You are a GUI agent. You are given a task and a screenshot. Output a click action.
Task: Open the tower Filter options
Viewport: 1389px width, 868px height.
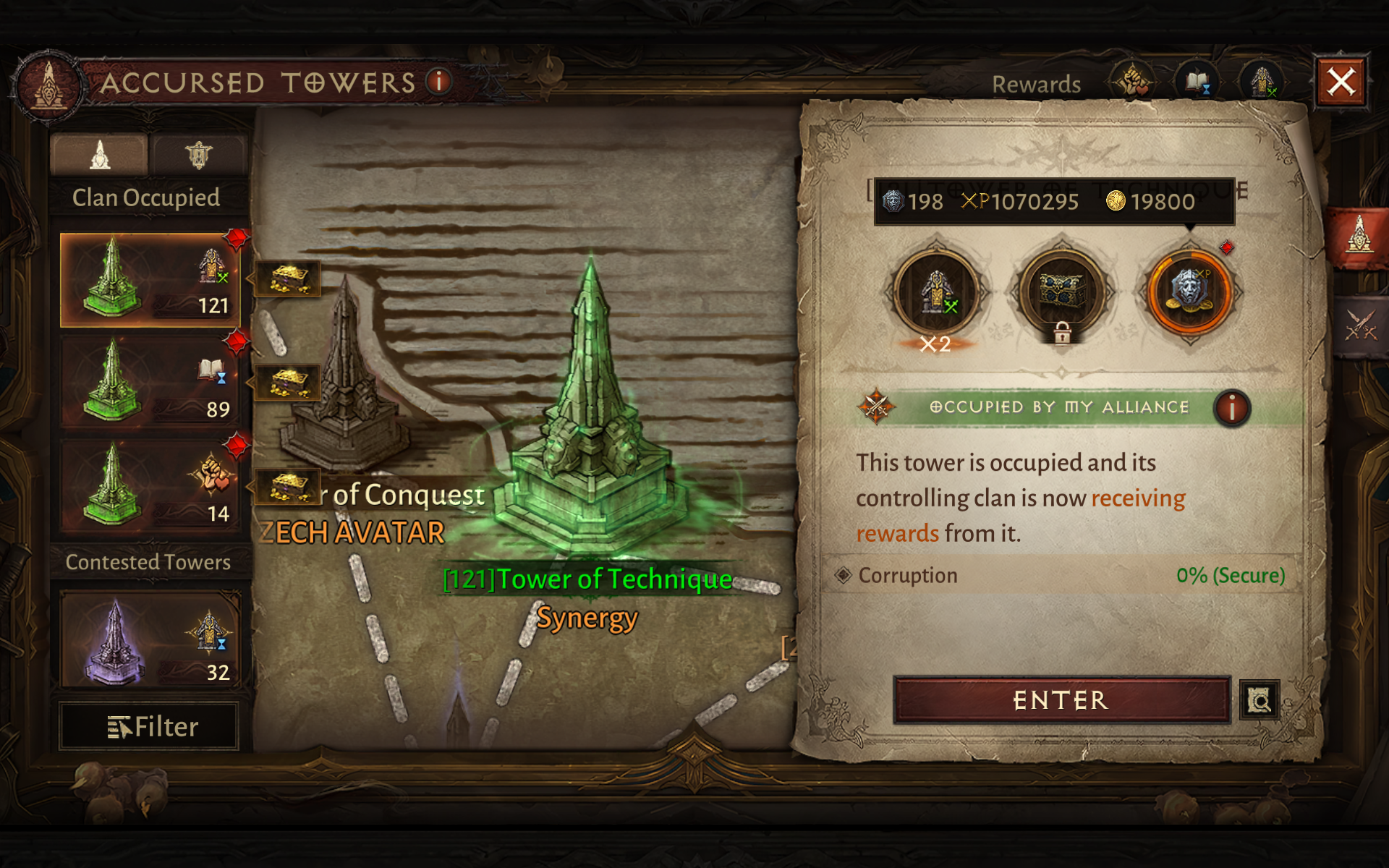[x=150, y=726]
